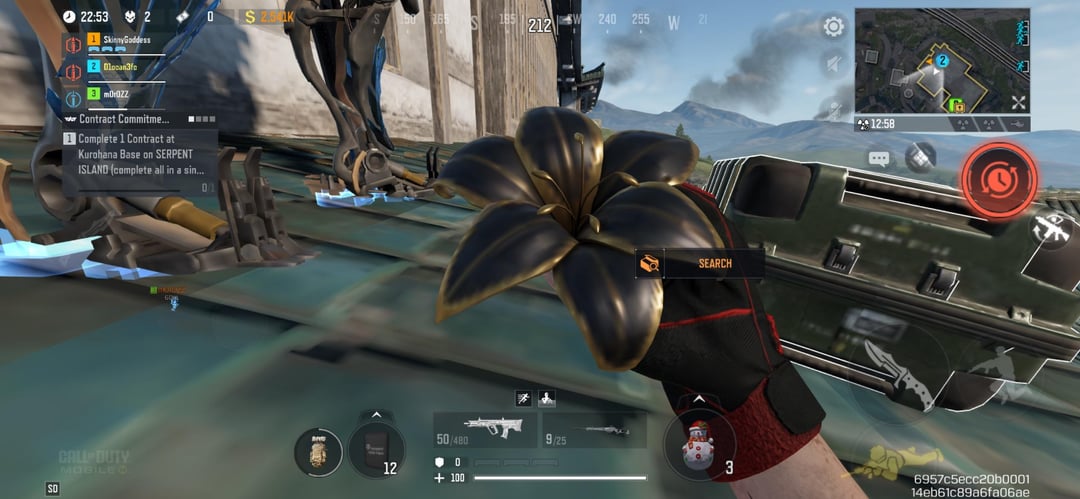Open the gear settings icon
The width and height of the screenshot is (1080, 499).
832,27
